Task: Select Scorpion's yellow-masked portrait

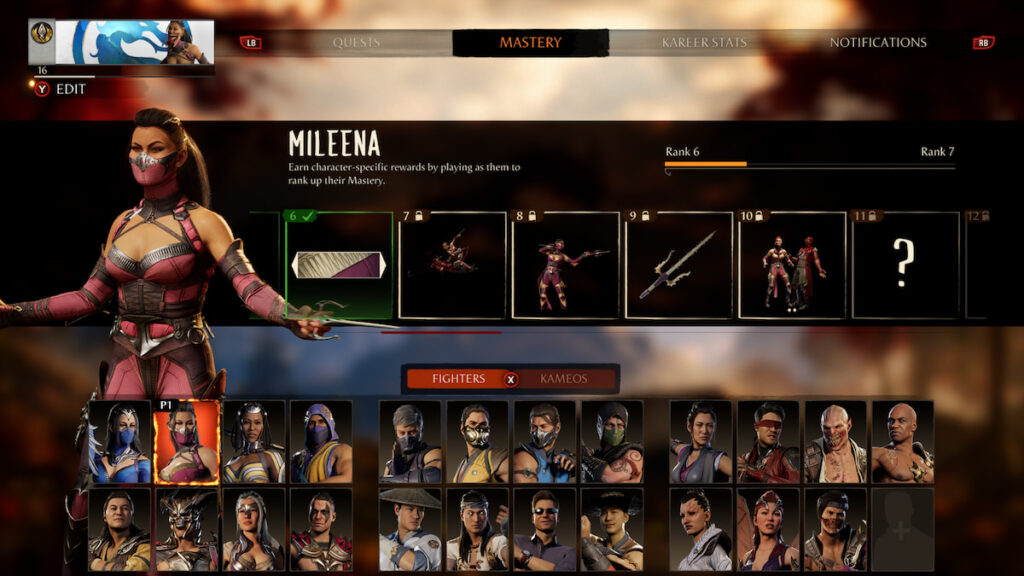Action: (x=477, y=442)
